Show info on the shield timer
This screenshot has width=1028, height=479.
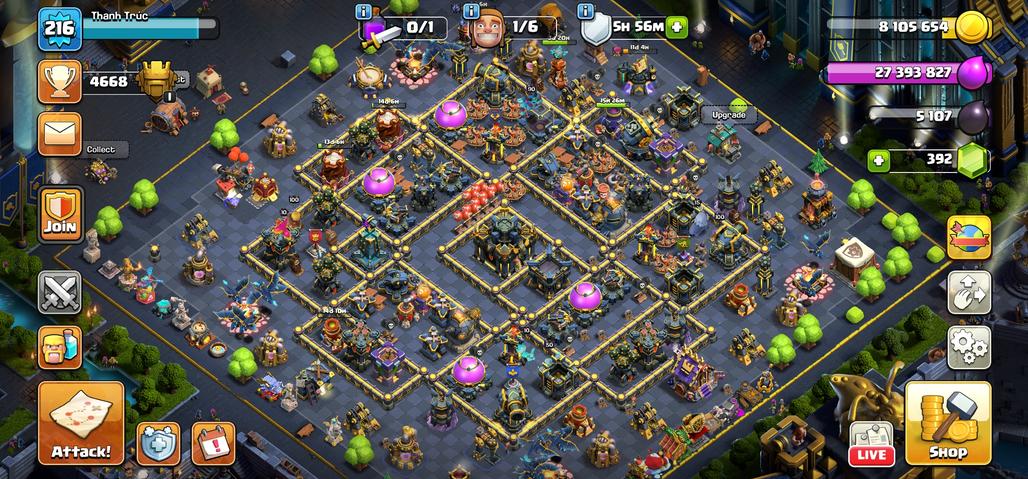pos(588,11)
